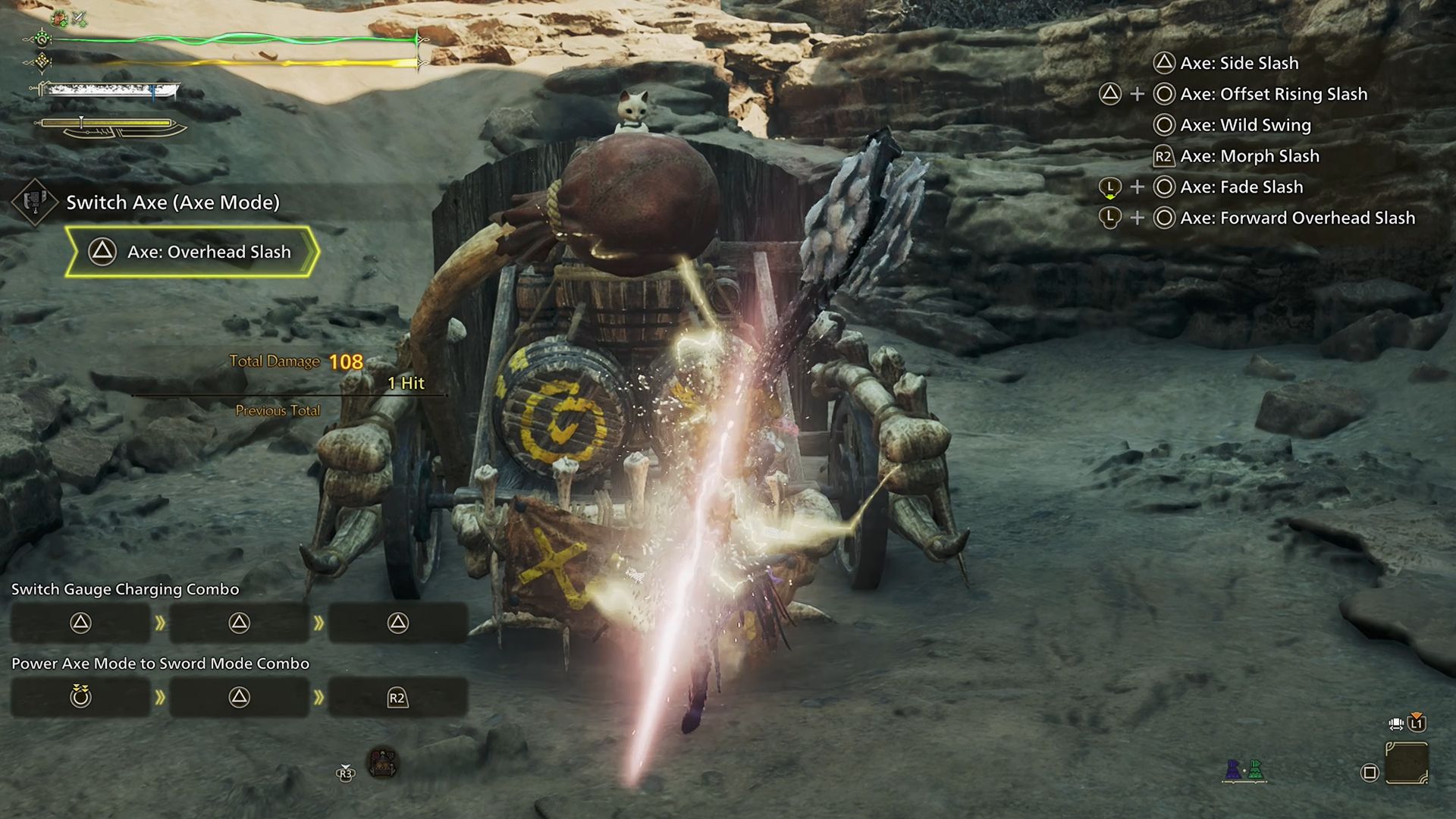Screen dimensions: 1456x819
Task: Choose Axe: Forward Overhead Slash
Action: [x=1297, y=218]
